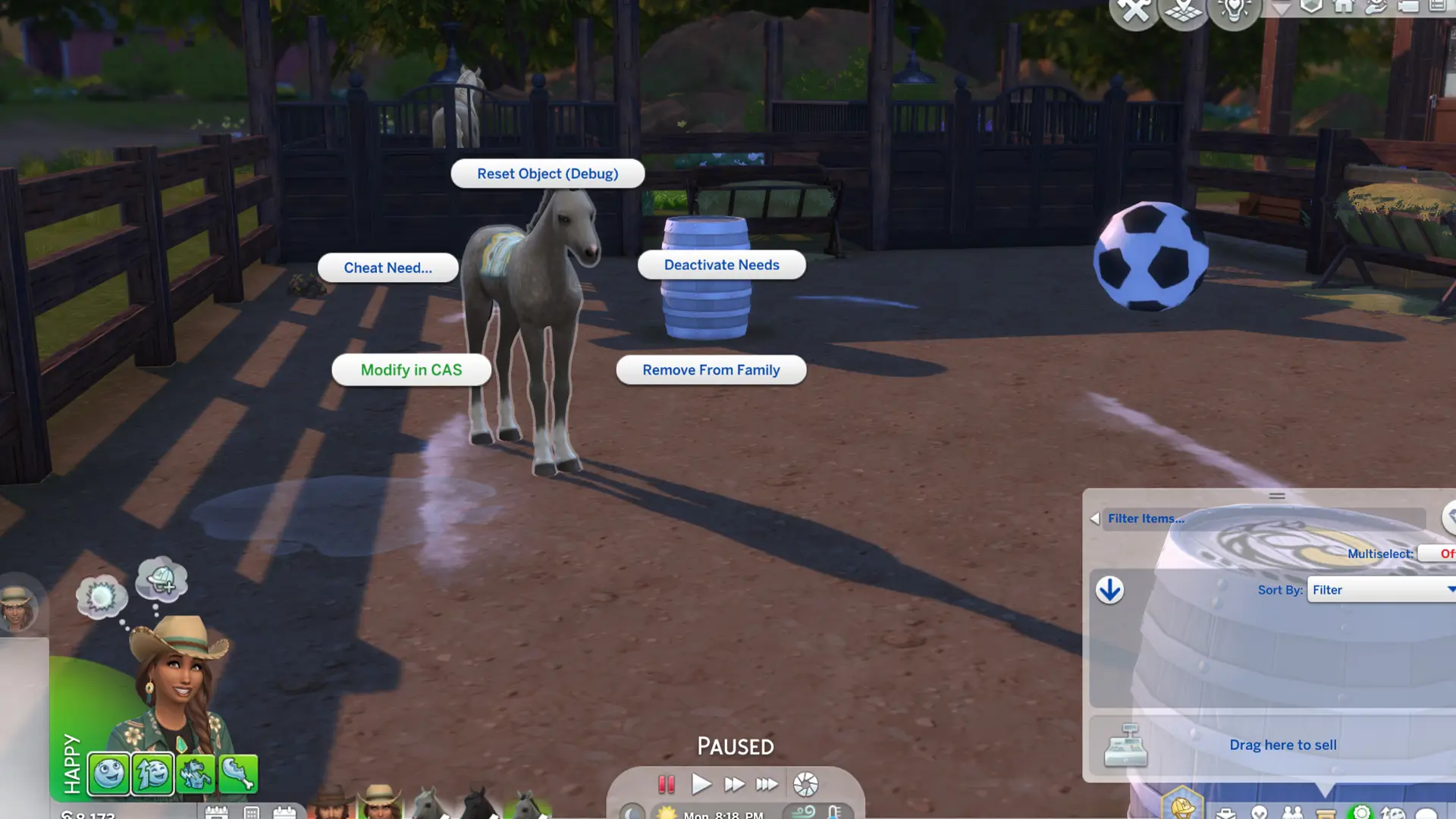Click the Reset Object (Debug) button

point(547,174)
